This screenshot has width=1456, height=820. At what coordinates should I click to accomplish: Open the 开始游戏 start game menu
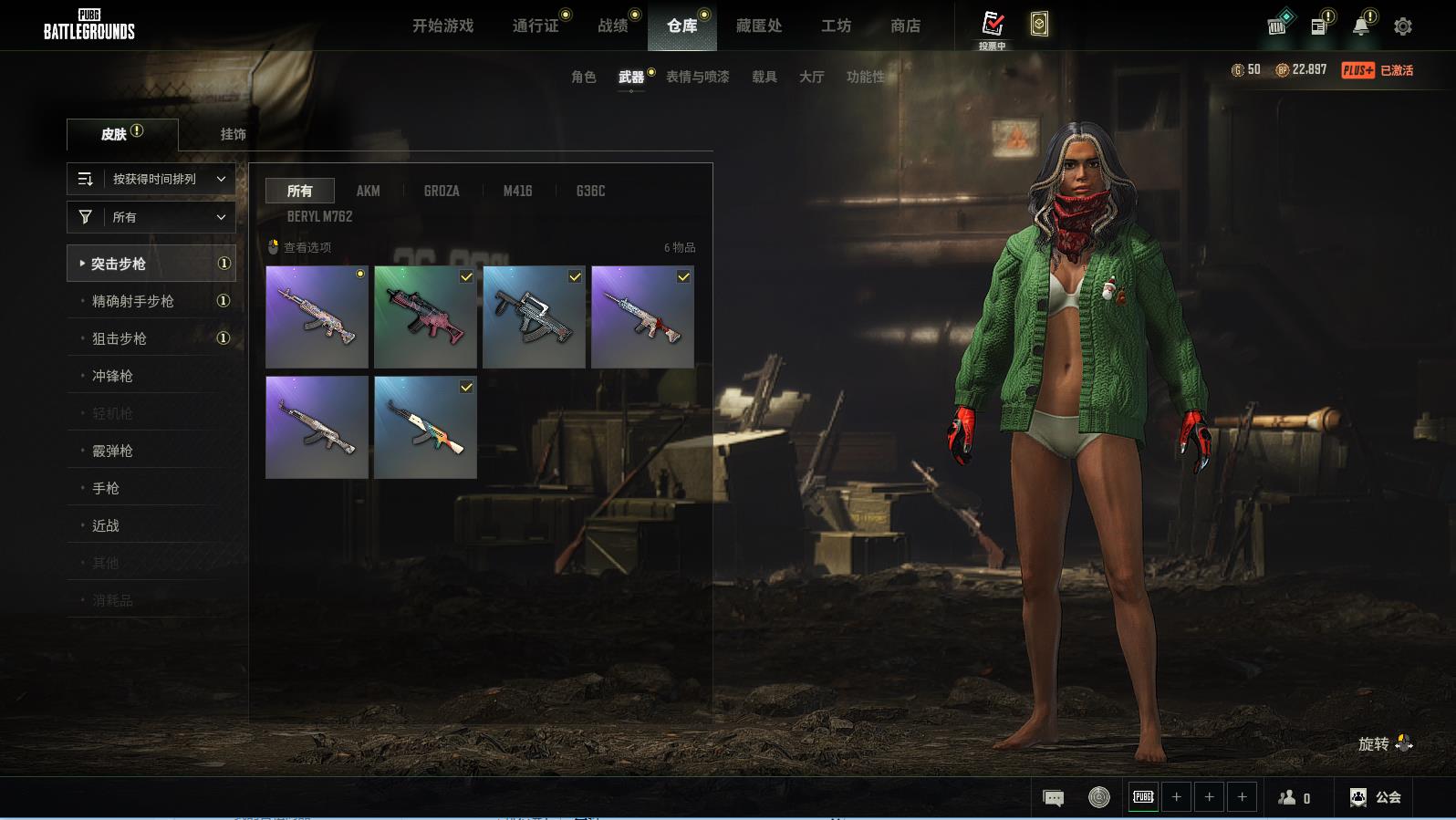[x=442, y=26]
